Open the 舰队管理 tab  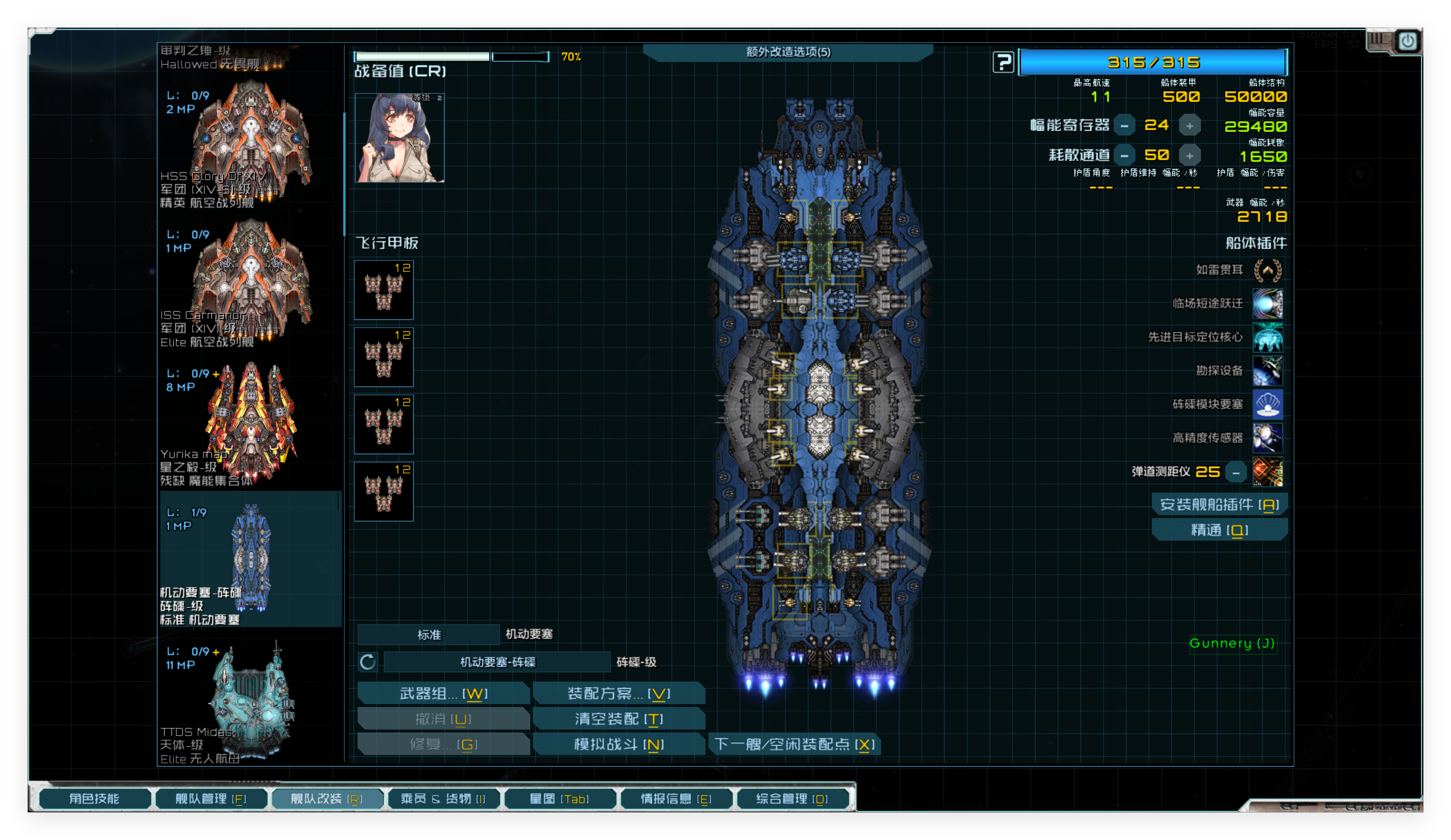tap(211, 799)
